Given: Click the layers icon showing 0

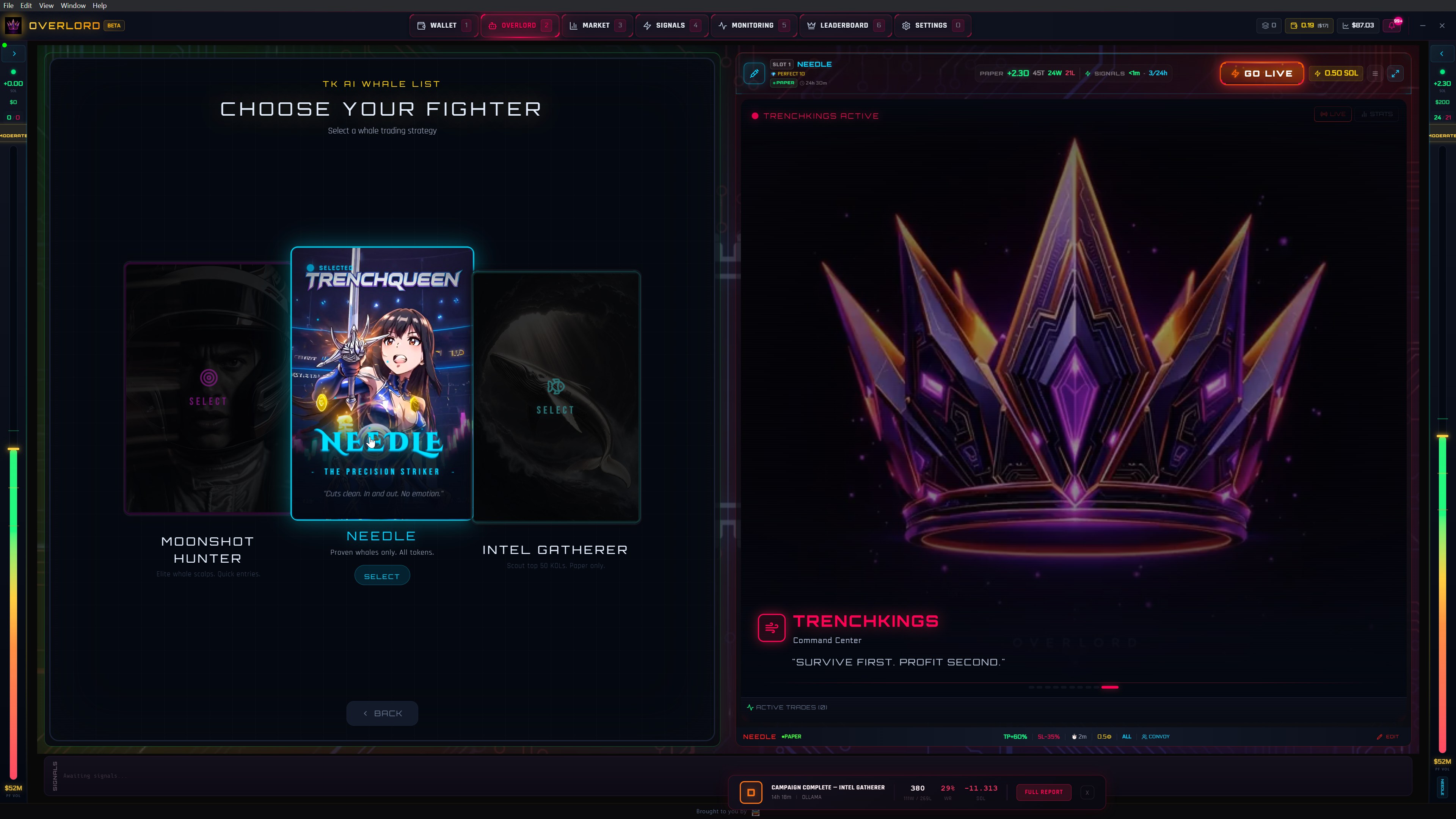Looking at the screenshot, I should [x=1265, y=25].
